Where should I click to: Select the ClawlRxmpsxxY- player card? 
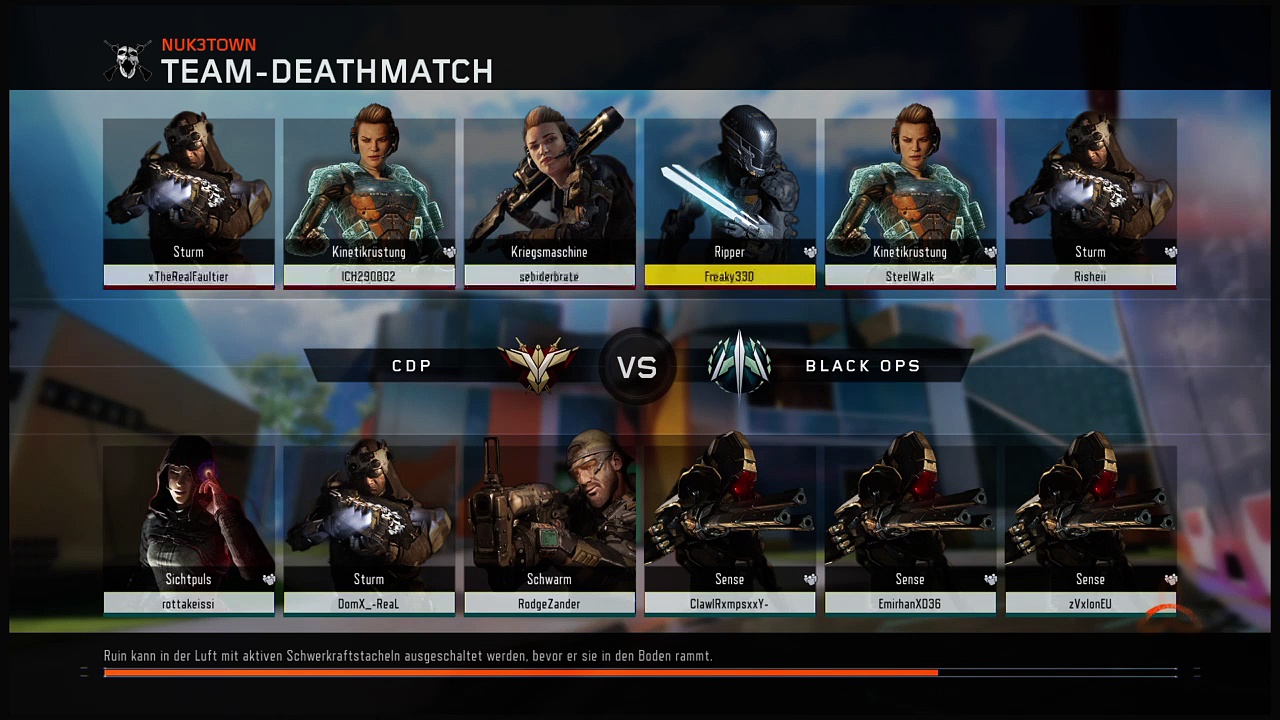730,530
